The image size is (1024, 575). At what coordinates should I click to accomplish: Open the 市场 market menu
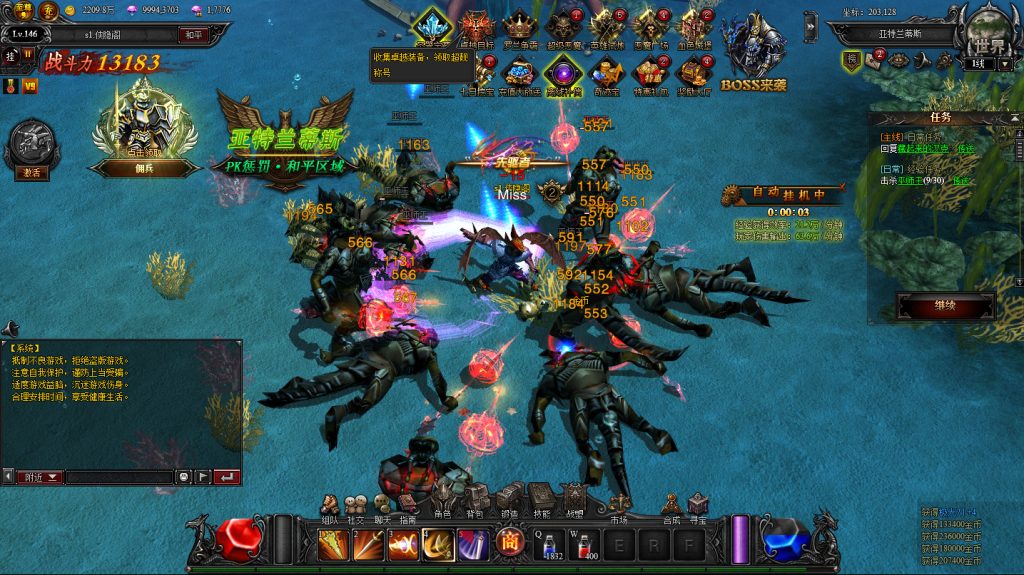click(x=619, y=502)
